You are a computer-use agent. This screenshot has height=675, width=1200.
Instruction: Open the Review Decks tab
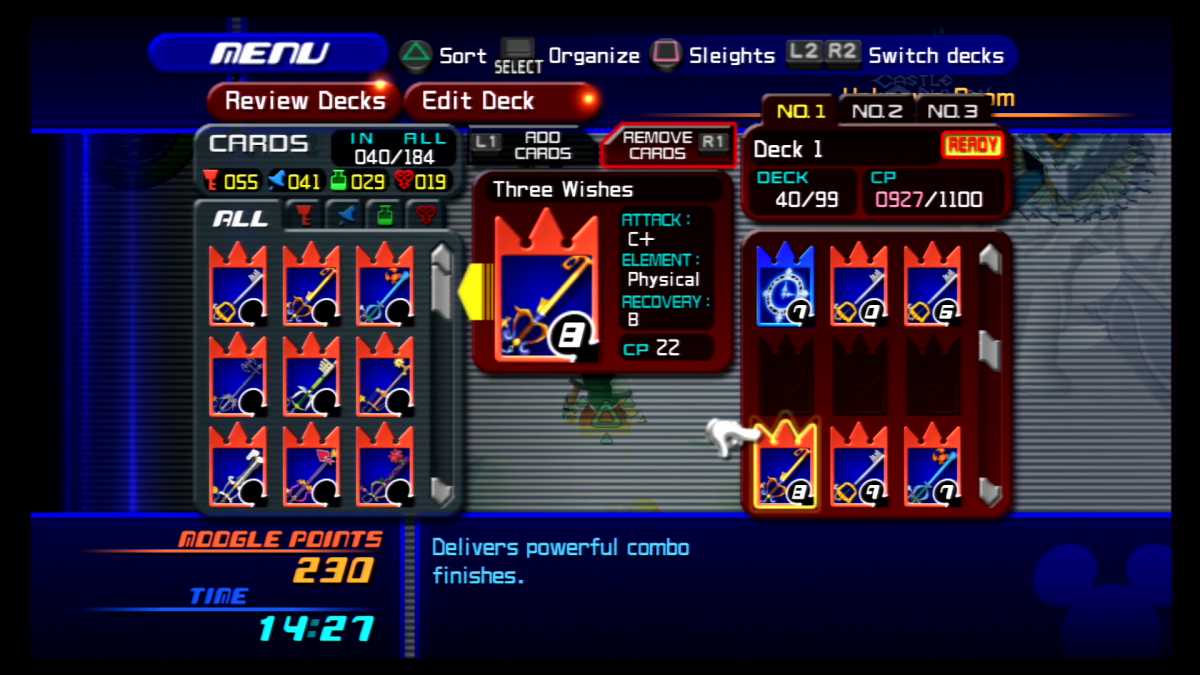pyautogui.click(x=304, y=101)
